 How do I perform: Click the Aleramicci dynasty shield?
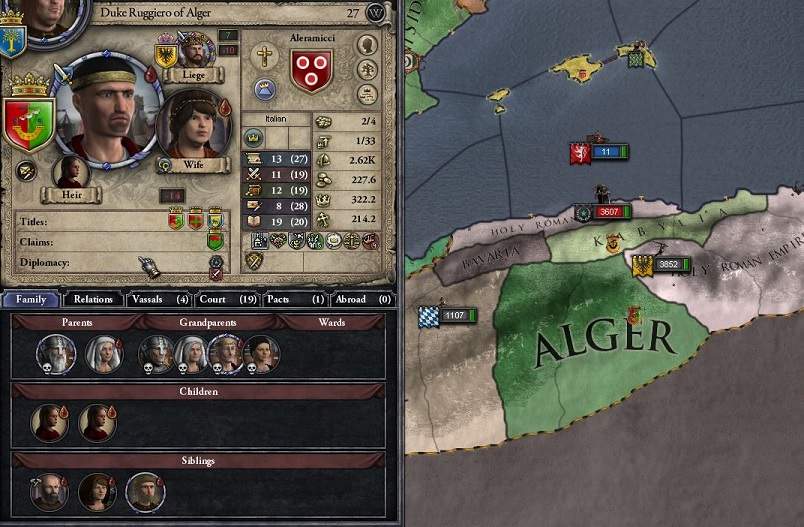(311, 71)
